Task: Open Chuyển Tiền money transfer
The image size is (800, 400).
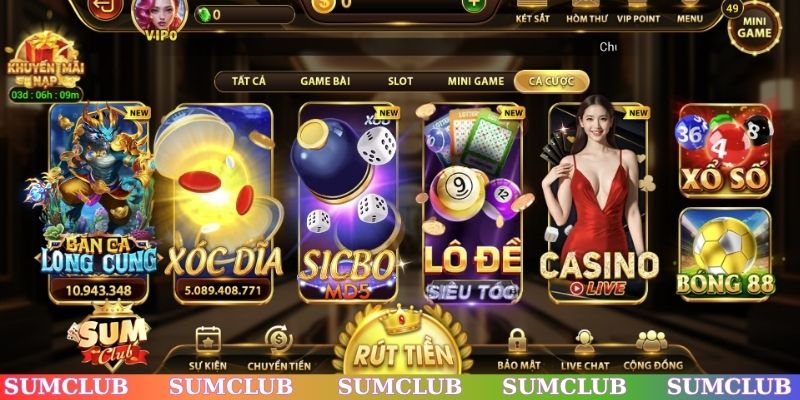Action: (x=277, y=348)
